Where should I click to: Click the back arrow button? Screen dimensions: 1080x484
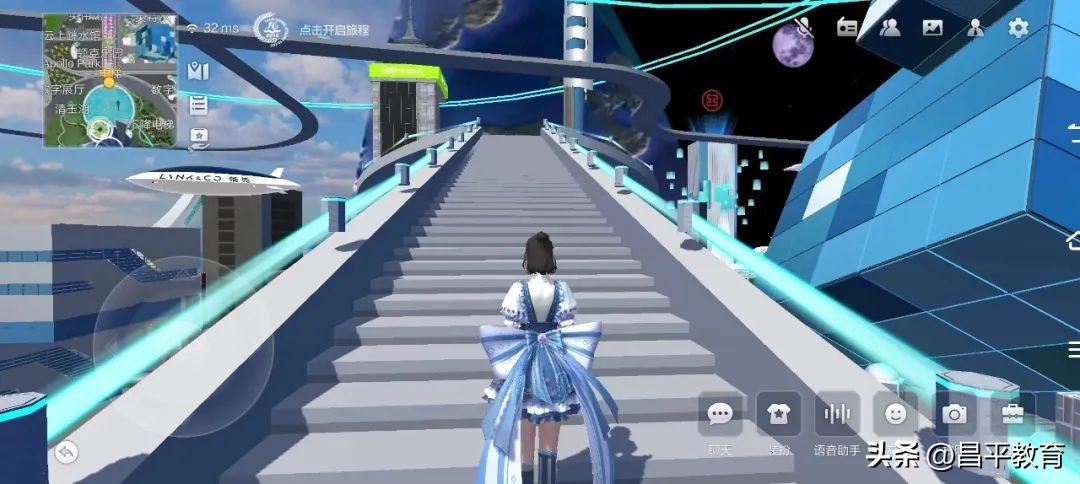coord(66,452)
